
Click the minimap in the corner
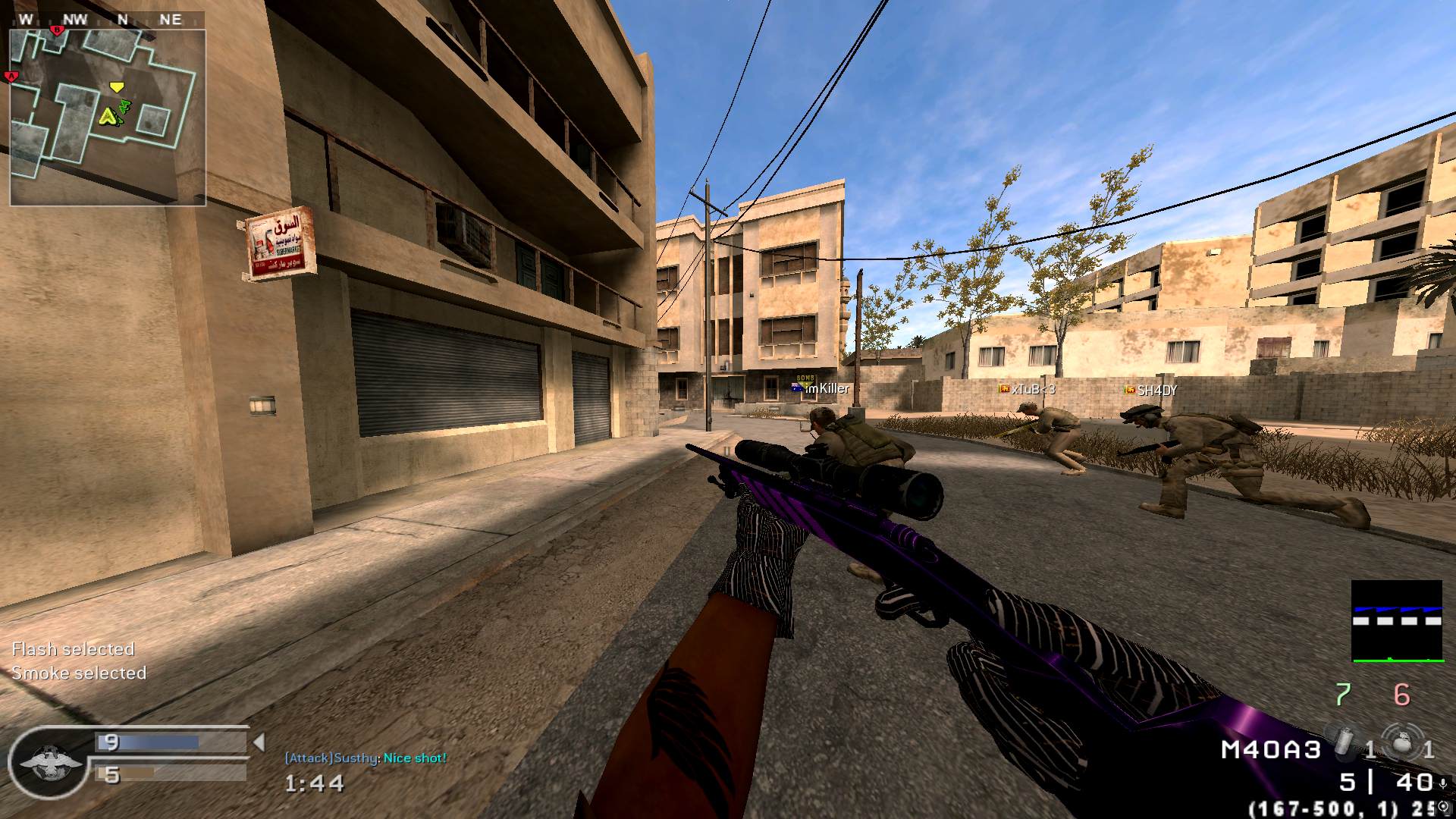[x=107, y=118]
